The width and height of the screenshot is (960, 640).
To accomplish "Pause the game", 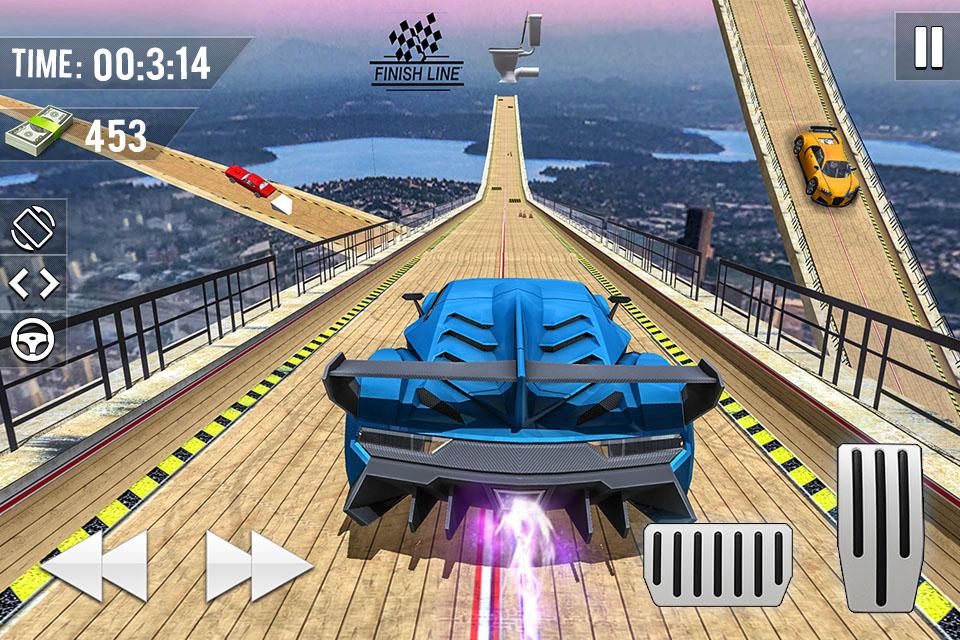I will point(927,46).
